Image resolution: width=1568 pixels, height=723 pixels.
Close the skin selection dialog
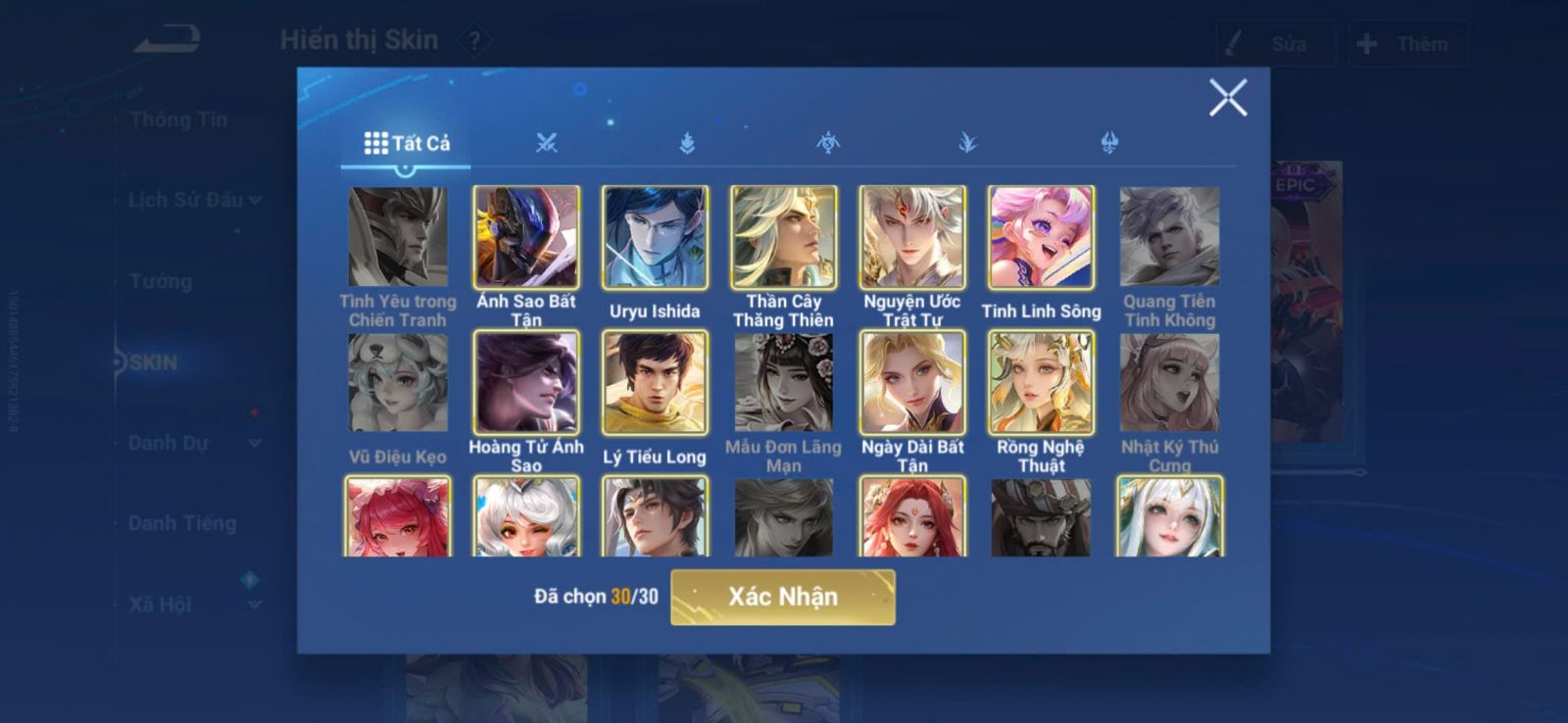[1227, 98]
